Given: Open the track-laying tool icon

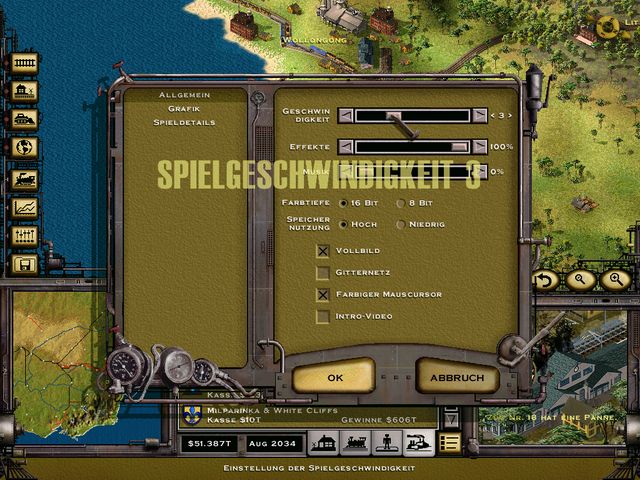Looking at the screenshot, I should (24, 63).
